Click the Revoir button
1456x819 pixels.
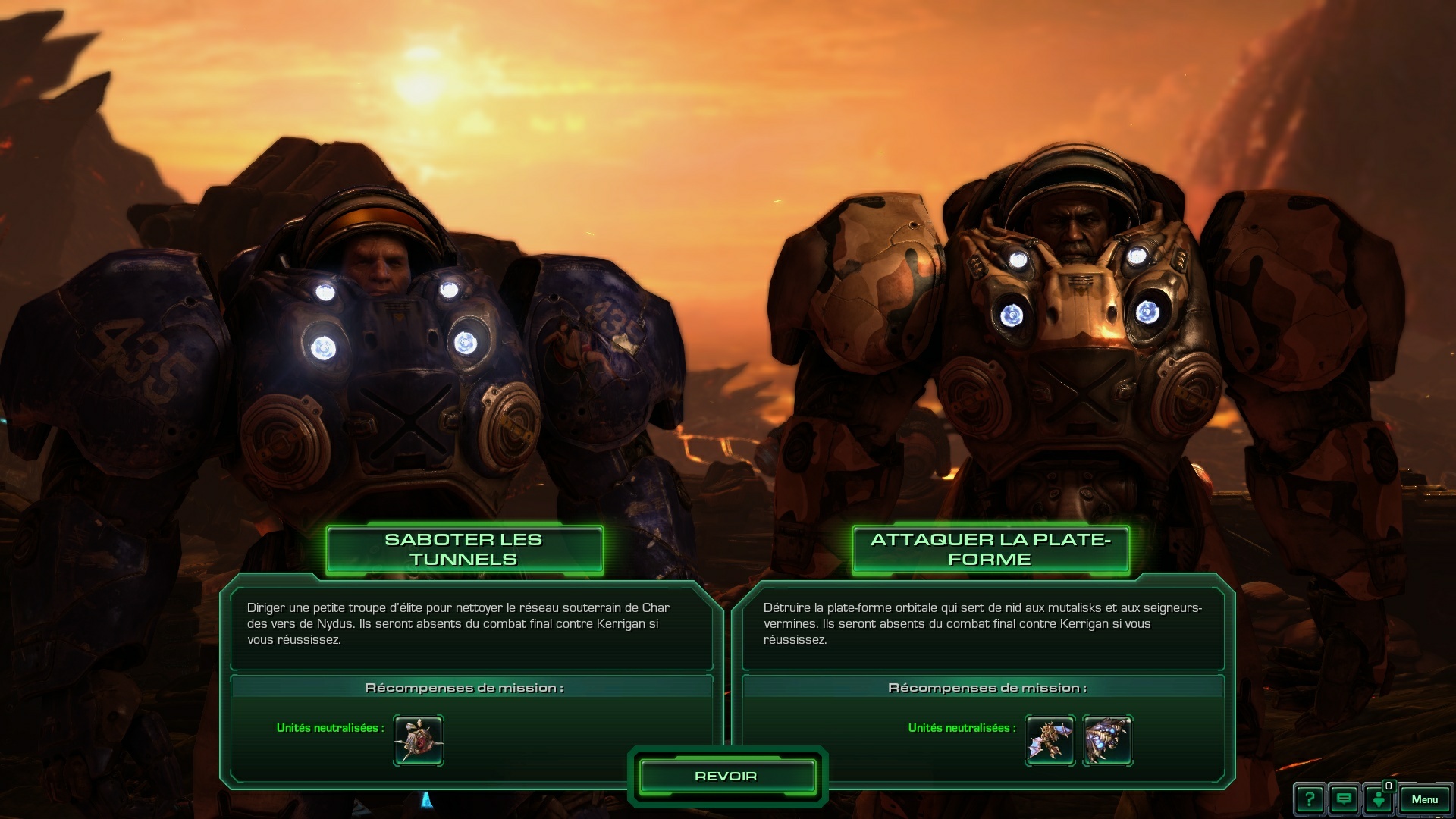(x=726, y=777)
